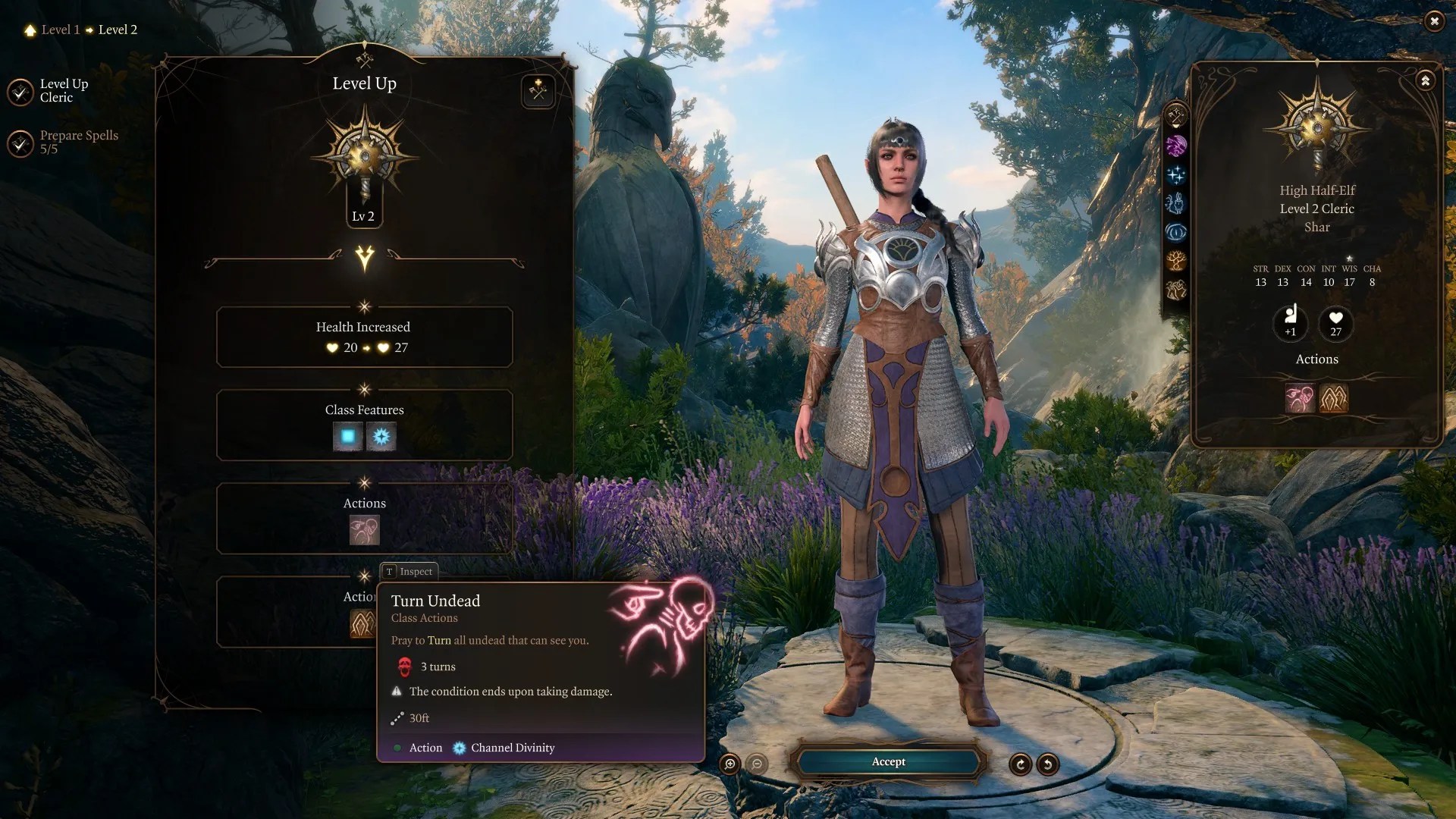Inspect the blue starburst class feature icon
This screenshot has width=1456, height=819.
(x=381, y=436)
